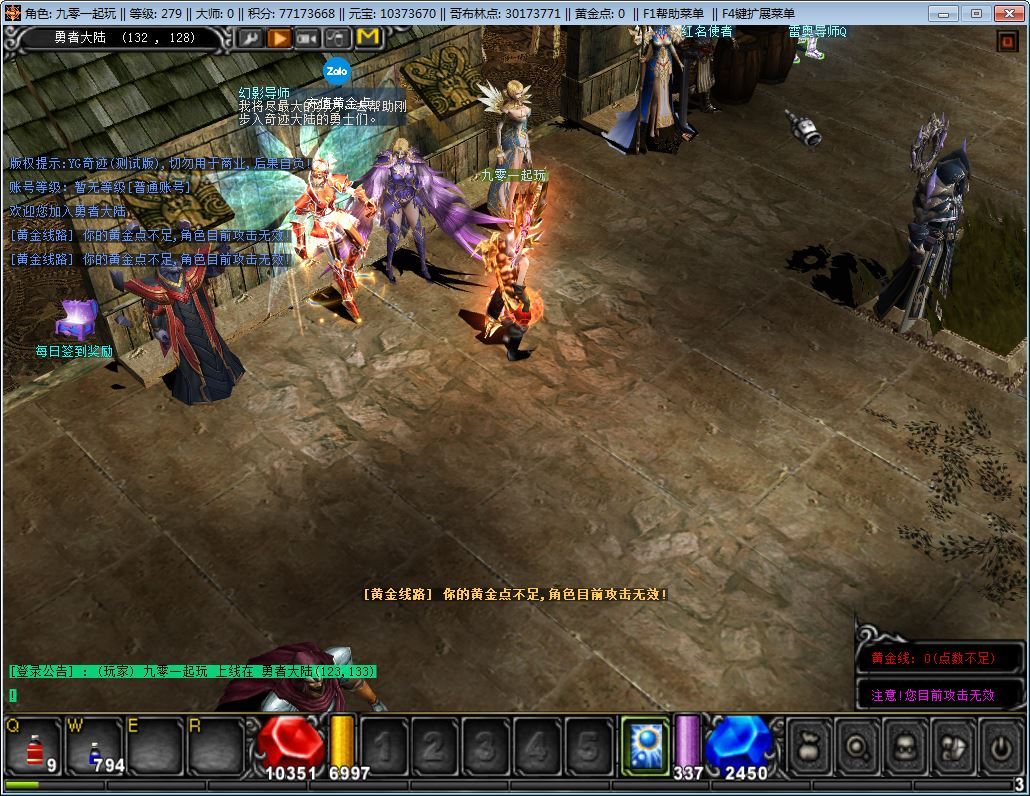
Task: Use the blue mana potion in slot W
Action: 95,747
